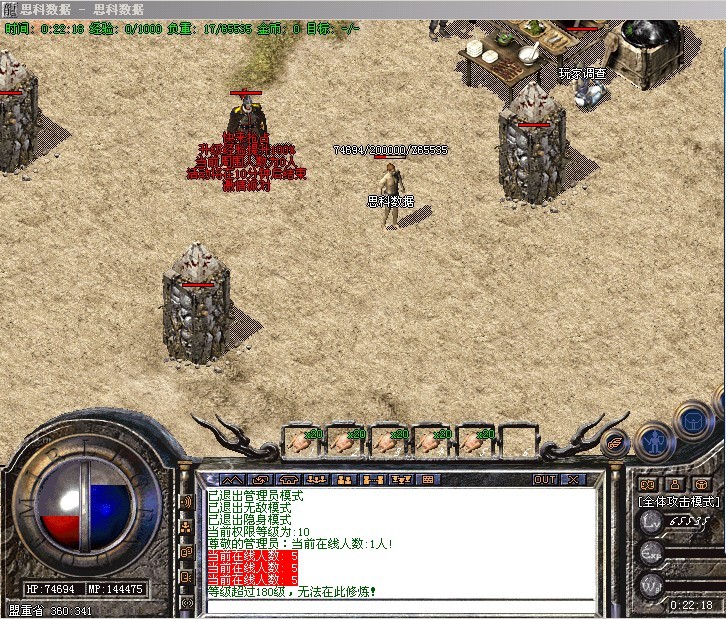The image size is (726, 619).
Task: Click the chat text input line
Action: (x=398, y=605)
